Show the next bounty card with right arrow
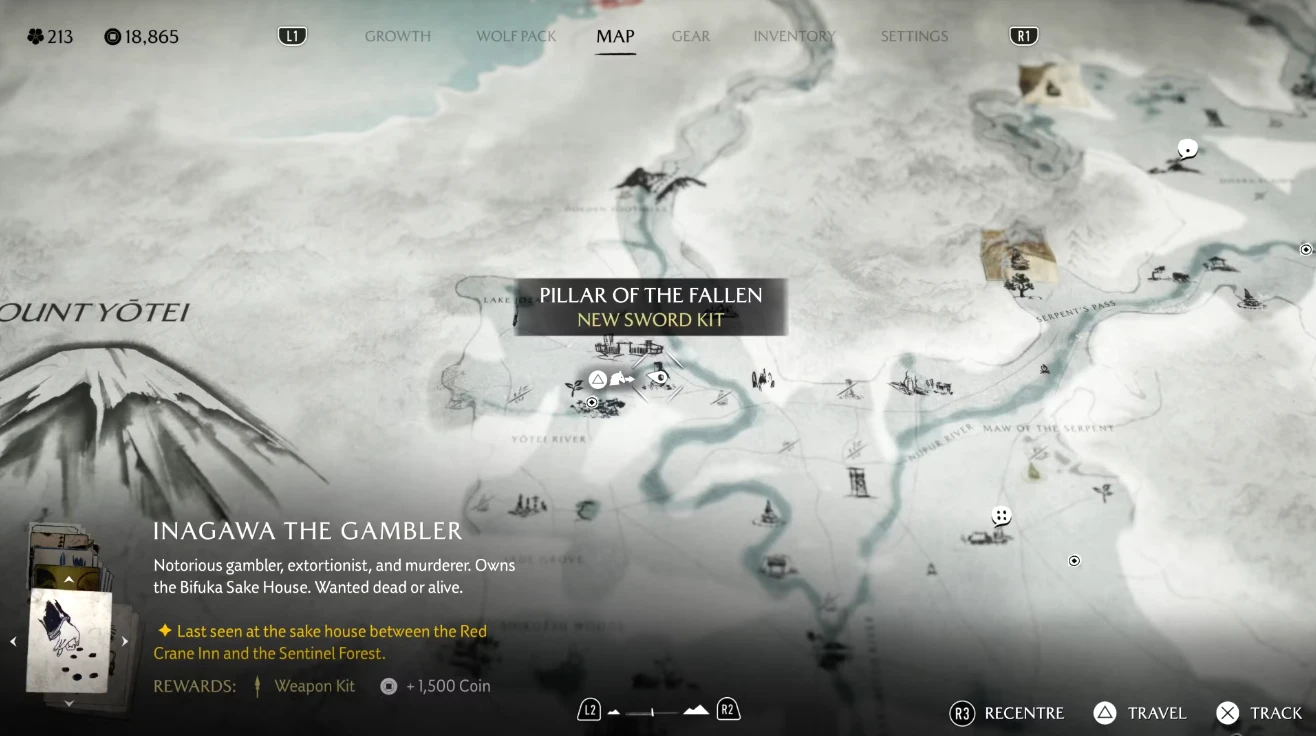1316x736 pixels. click(x=125, y=641)
